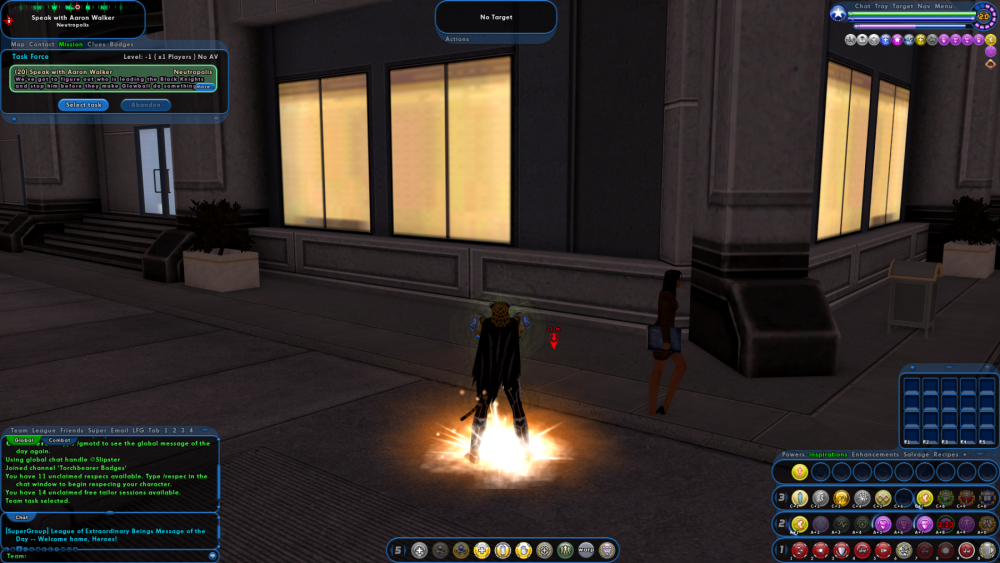
Task: Abandon the current task force mission
Action: (x=146, y=105)
